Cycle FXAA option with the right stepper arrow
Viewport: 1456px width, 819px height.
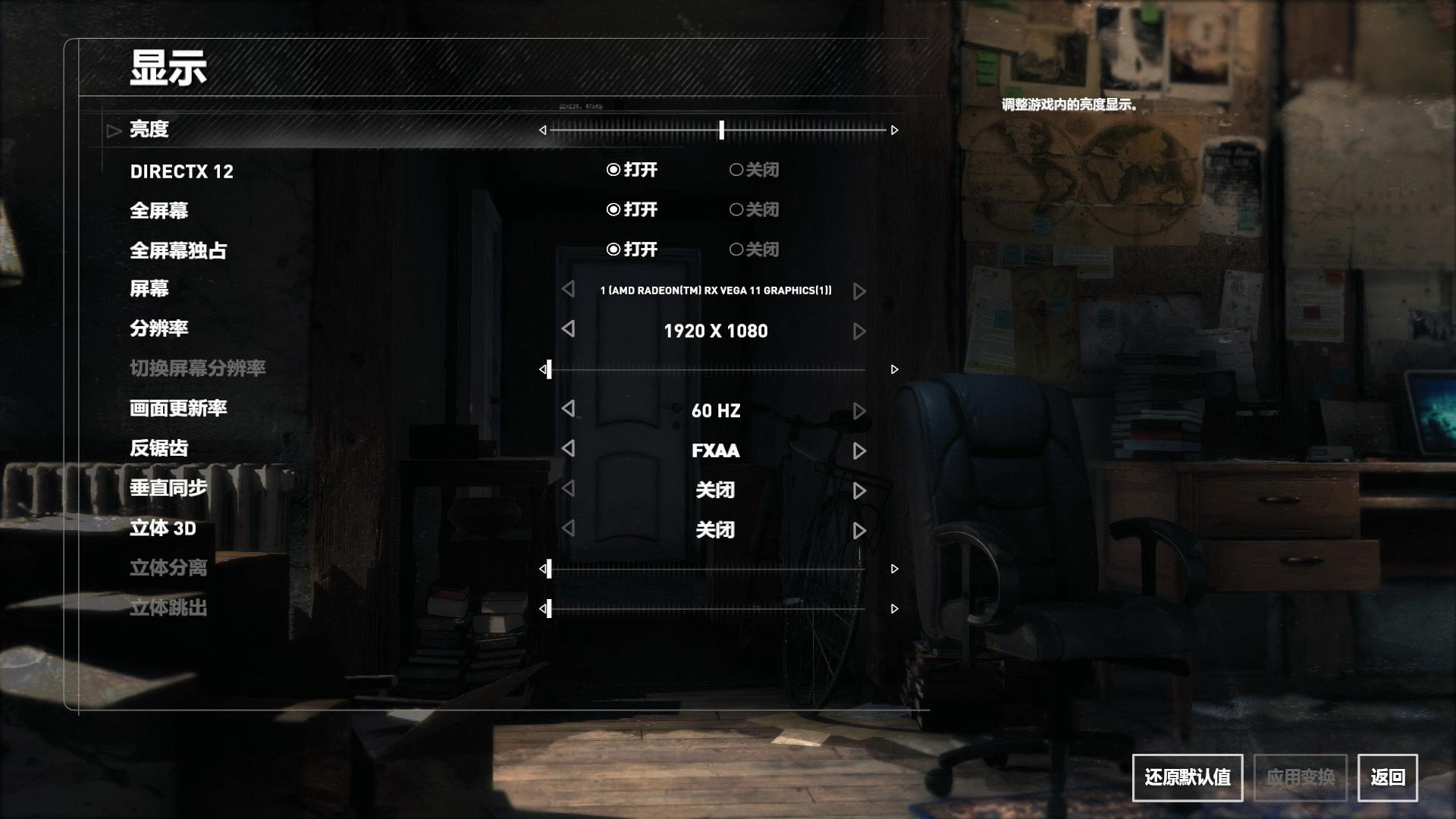pyautogui.click(x=859, y=450)
